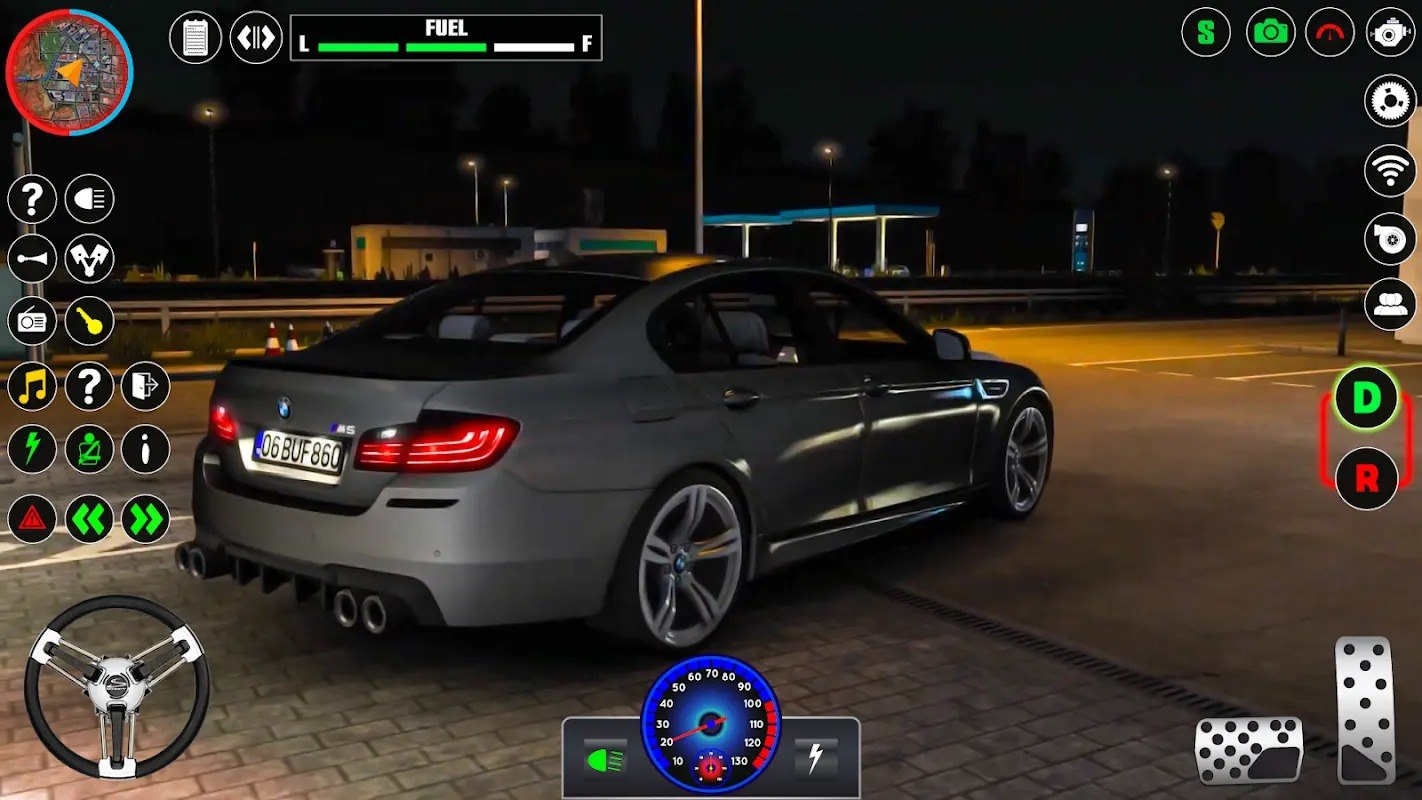
Task: Open the cogwheel settings icon
Action: point(1390,100)
